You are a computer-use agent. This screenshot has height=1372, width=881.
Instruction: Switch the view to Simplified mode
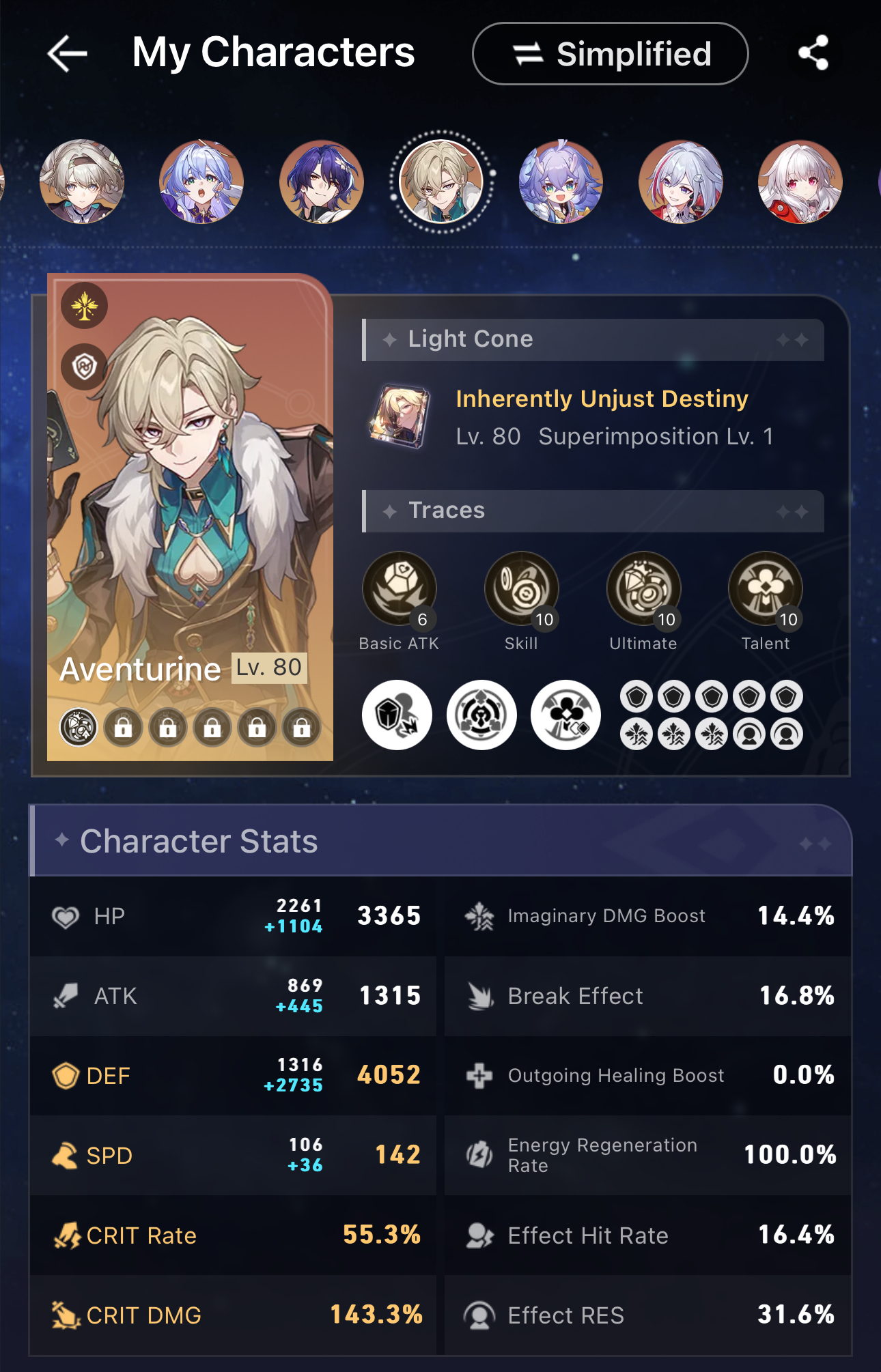pos(609,53)
